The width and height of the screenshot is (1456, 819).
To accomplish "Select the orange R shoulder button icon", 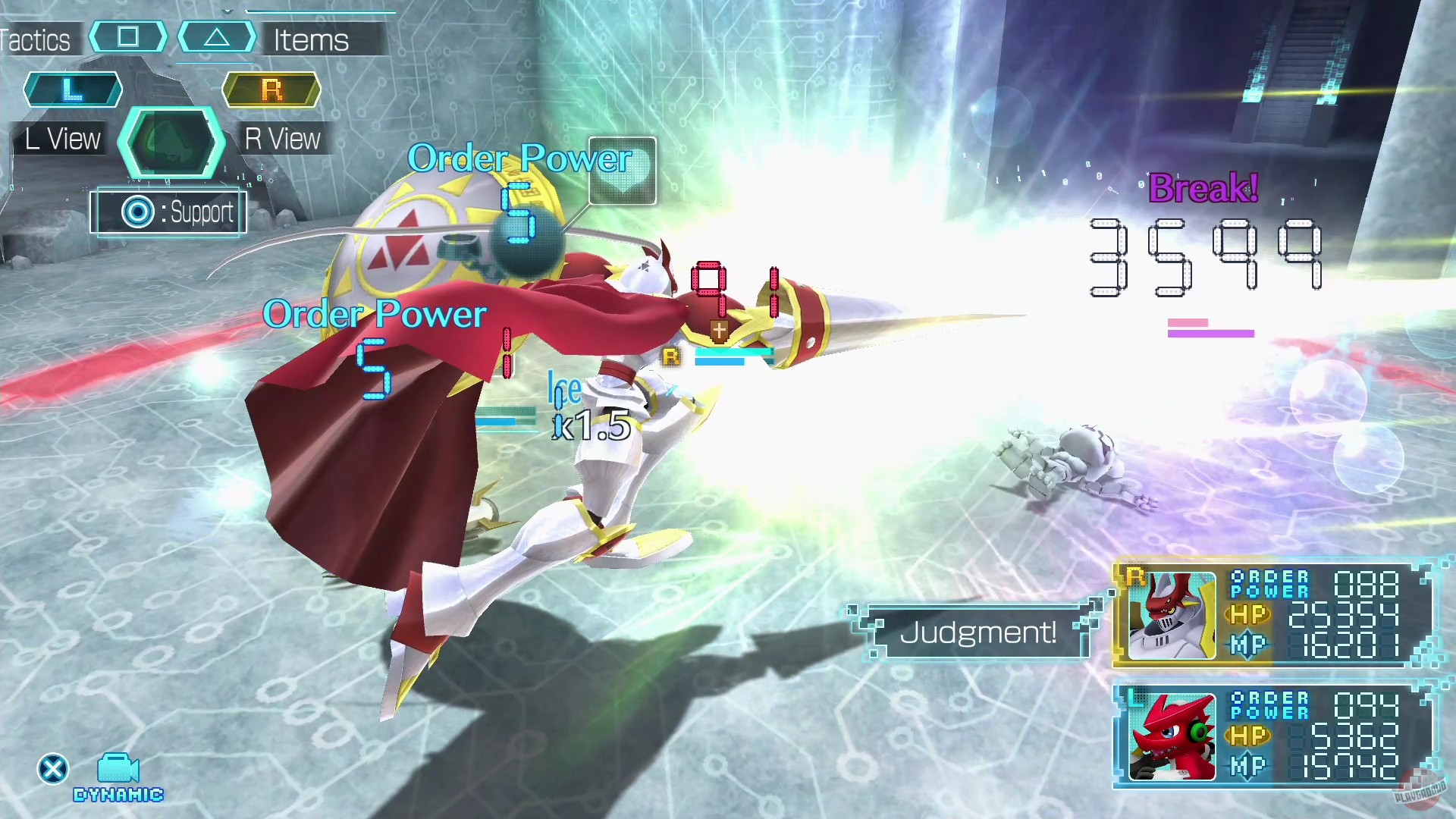I will [x=271, y=89].
